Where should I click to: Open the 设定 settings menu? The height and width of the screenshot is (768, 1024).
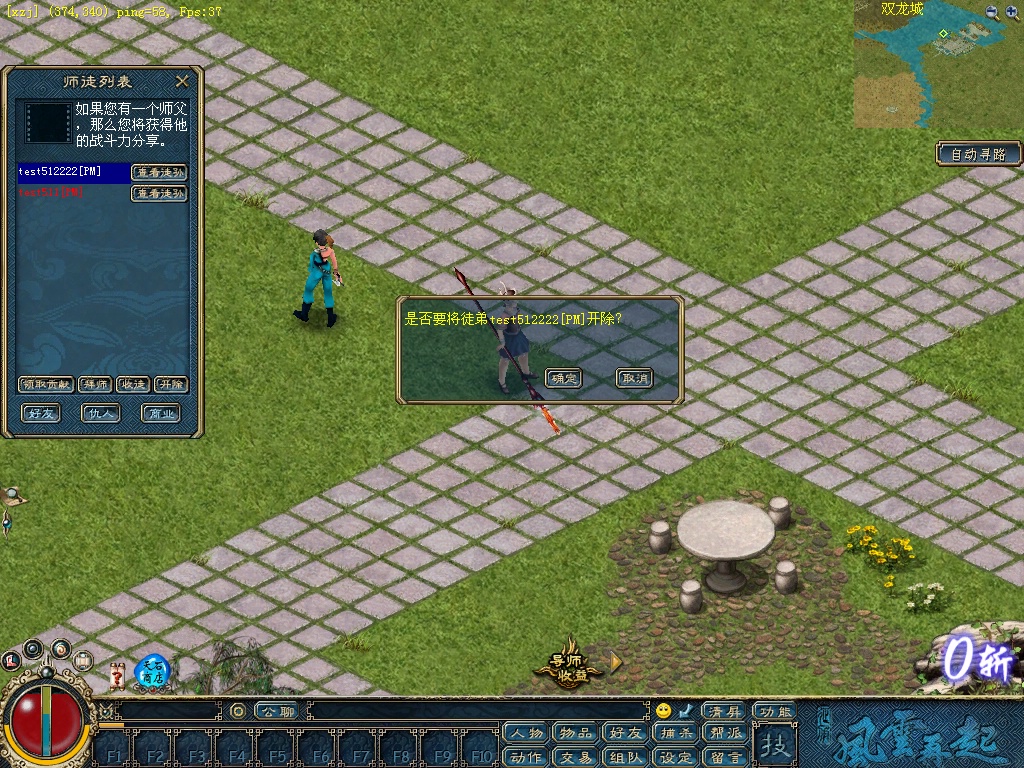tap(676, 757)
